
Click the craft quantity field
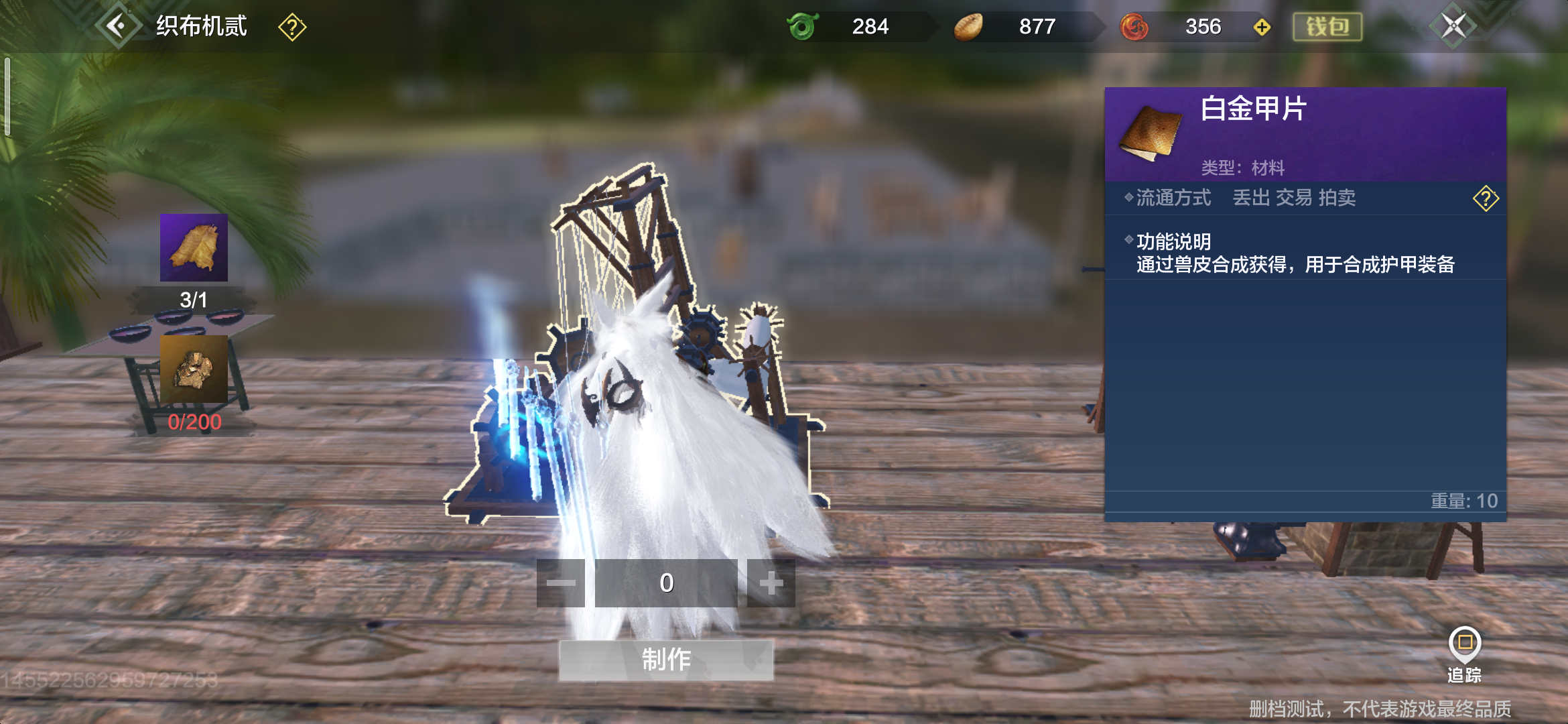pyautogui.click(x=666, y=583)
